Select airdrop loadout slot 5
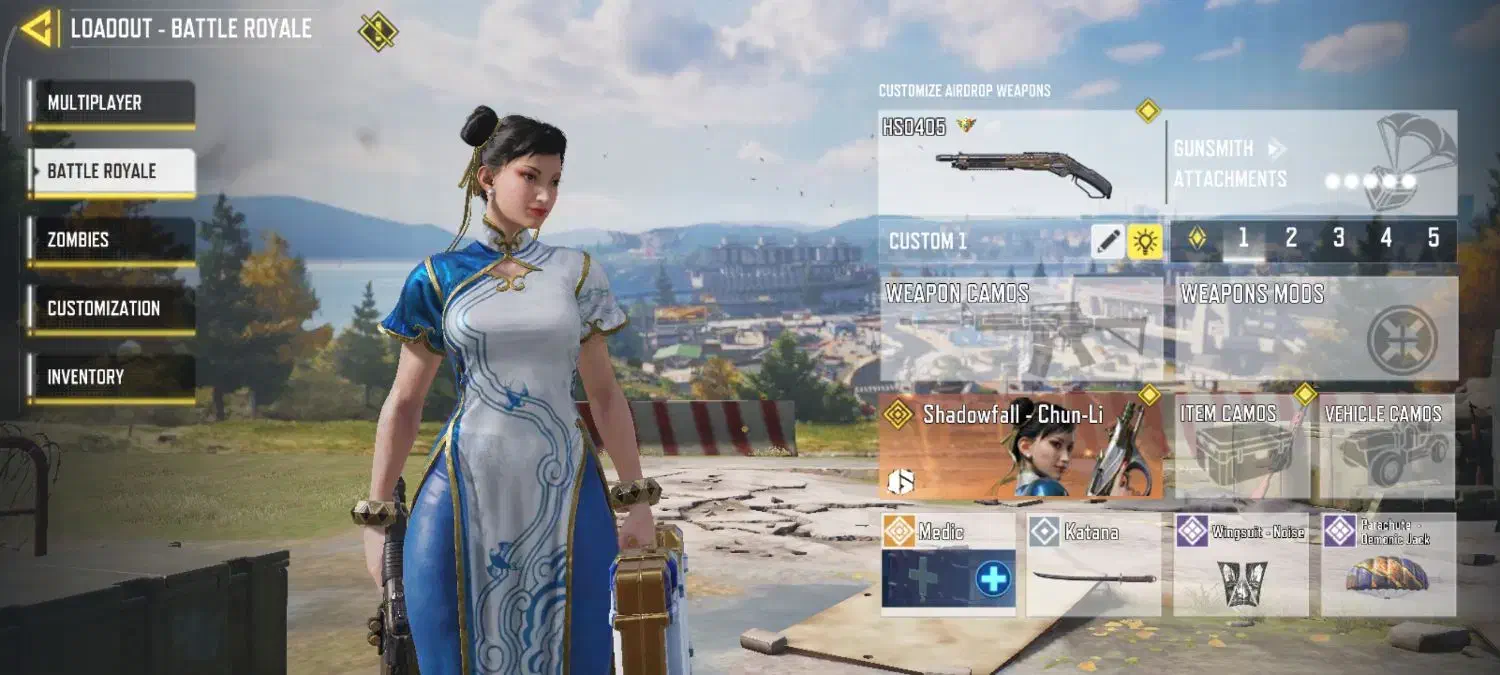The image size is (1500, 675). (1433, 239)
